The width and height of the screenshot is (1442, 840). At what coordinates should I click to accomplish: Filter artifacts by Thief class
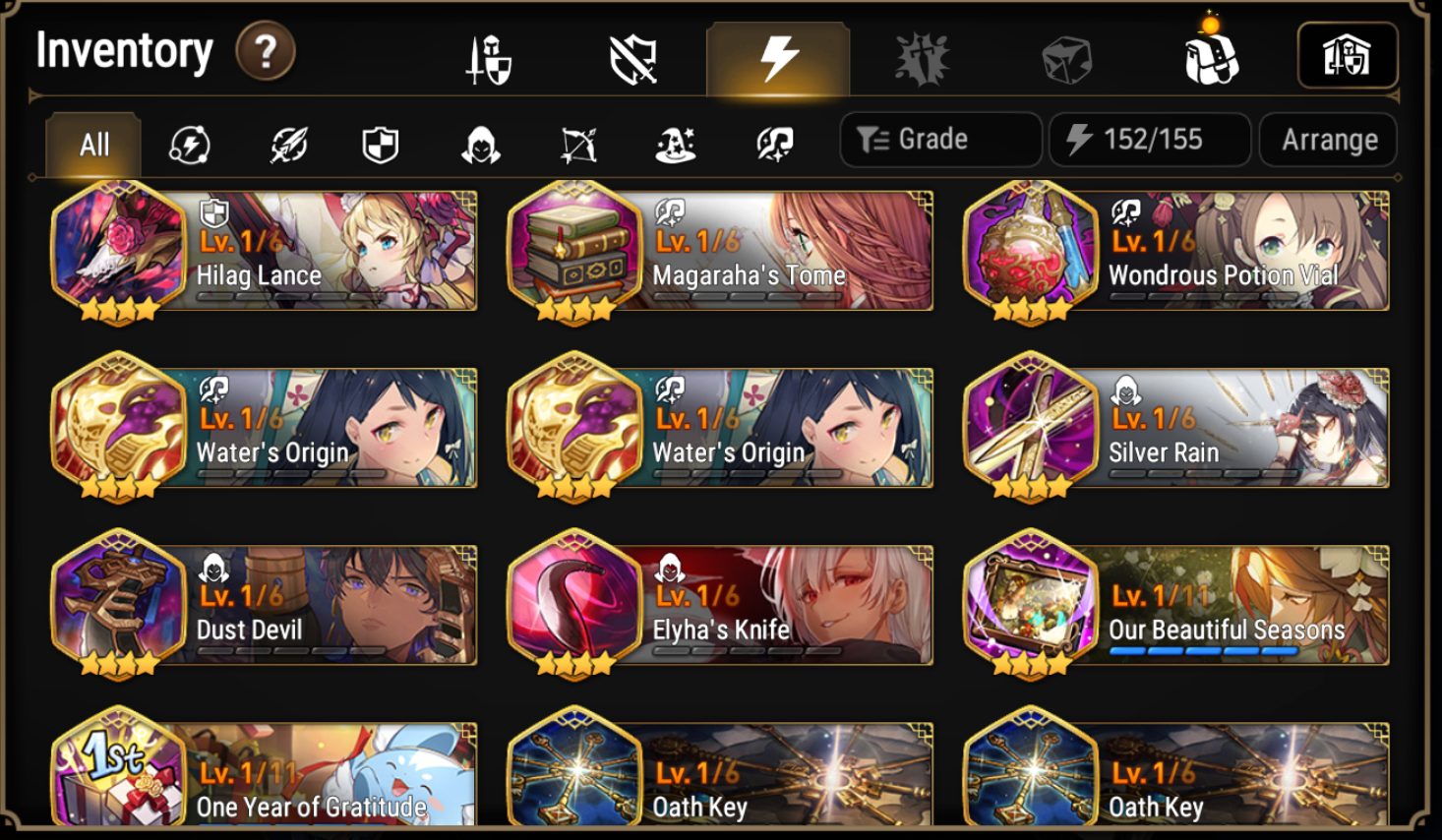[x=480, y=144]
